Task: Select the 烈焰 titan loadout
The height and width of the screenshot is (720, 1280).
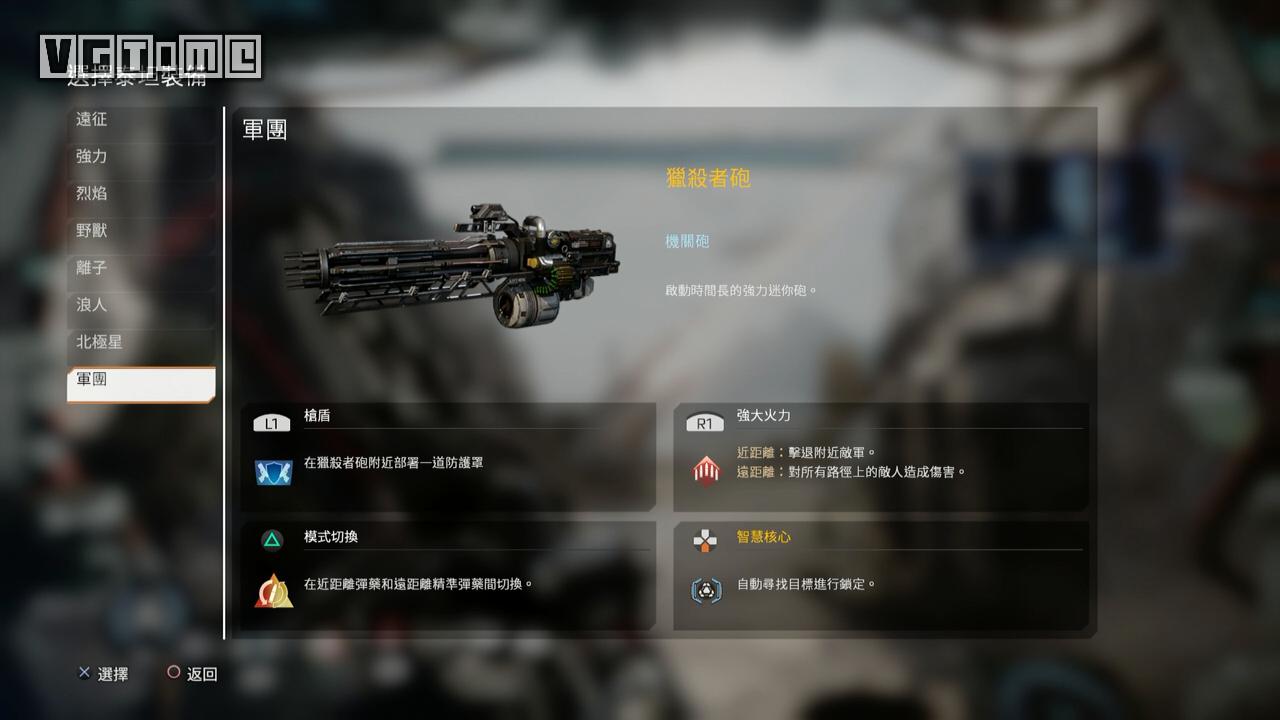Action: pos(140,194)
